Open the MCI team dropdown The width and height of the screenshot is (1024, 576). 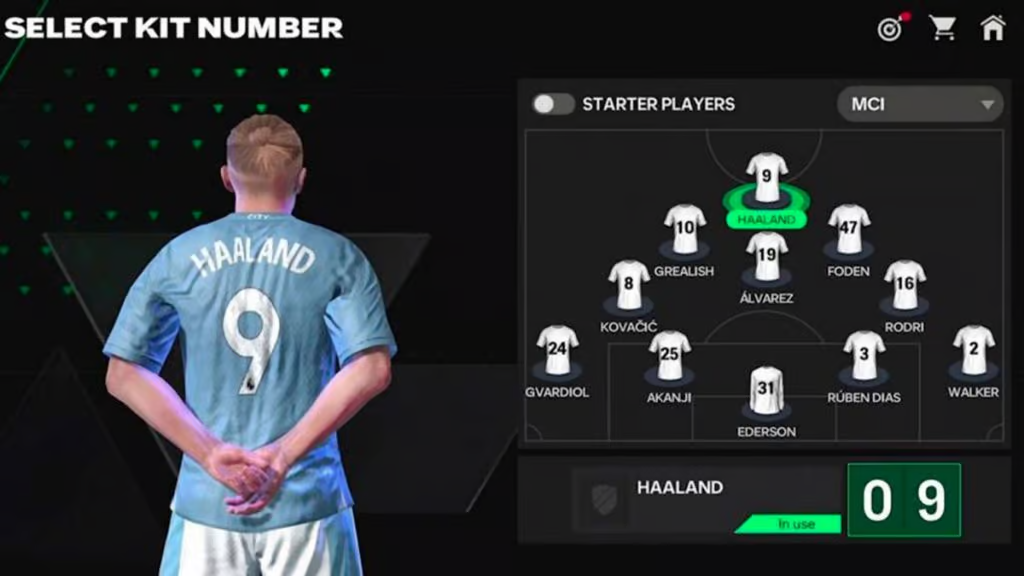coord(920,104)
